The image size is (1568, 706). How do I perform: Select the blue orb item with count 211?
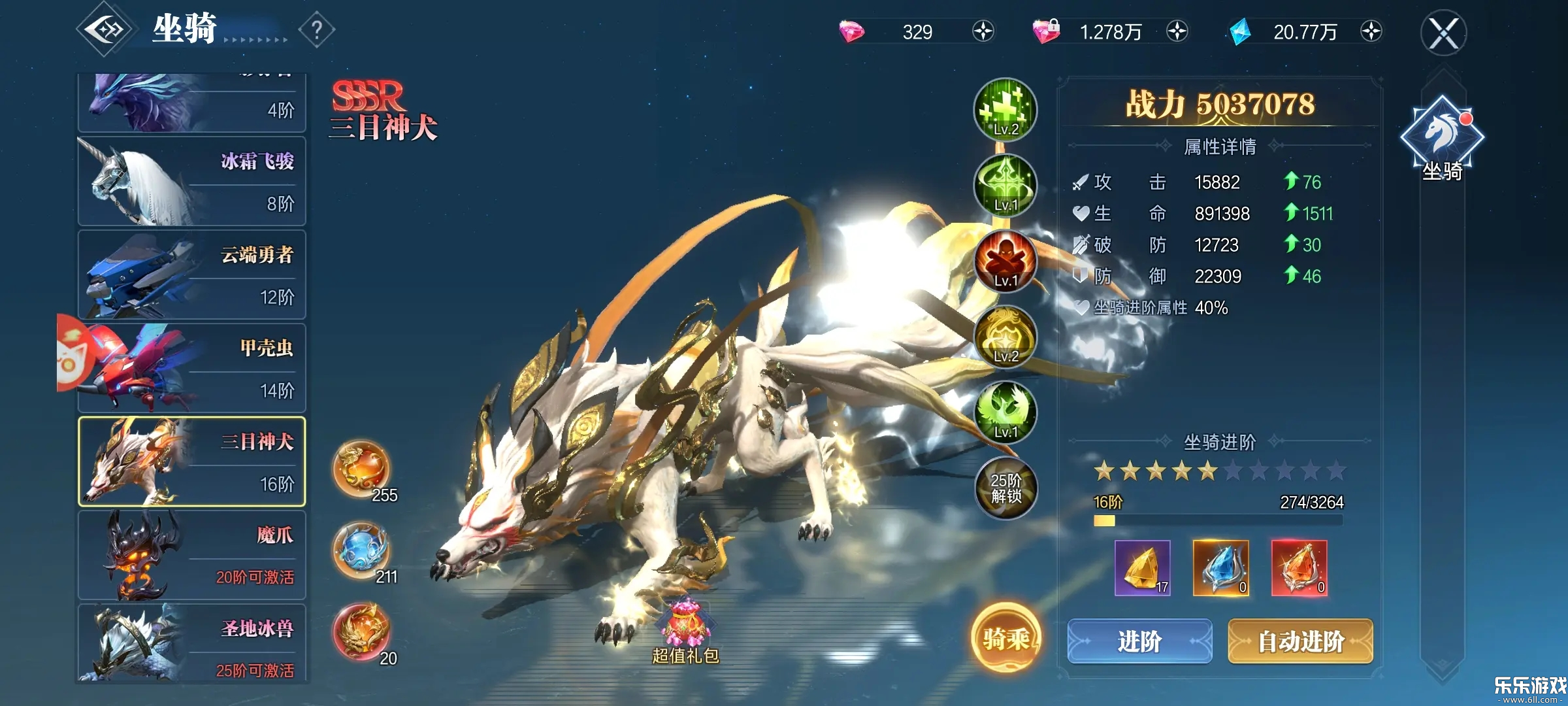click(x=362, y=550)
